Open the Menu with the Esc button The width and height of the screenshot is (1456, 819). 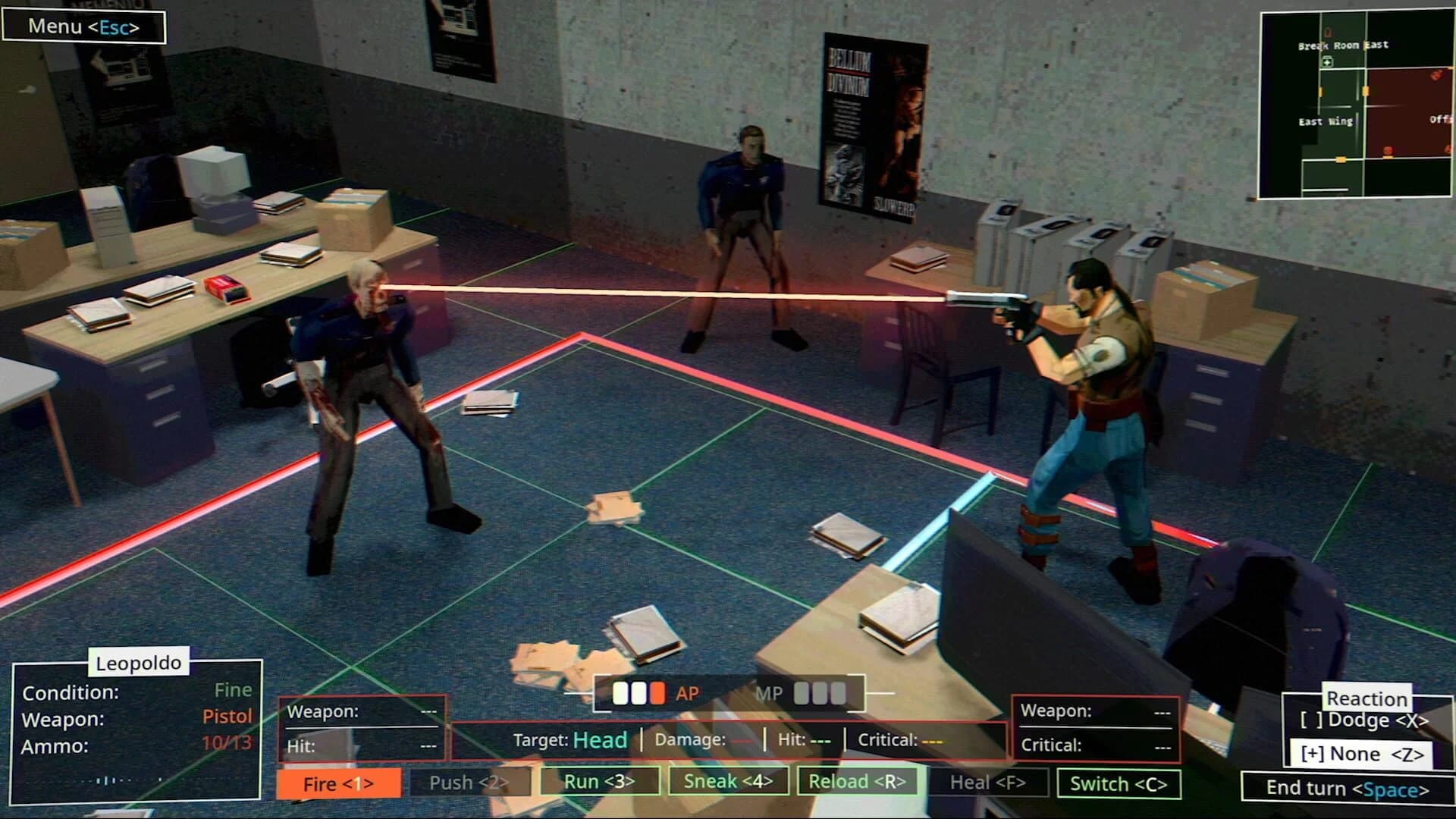(84, 26)
